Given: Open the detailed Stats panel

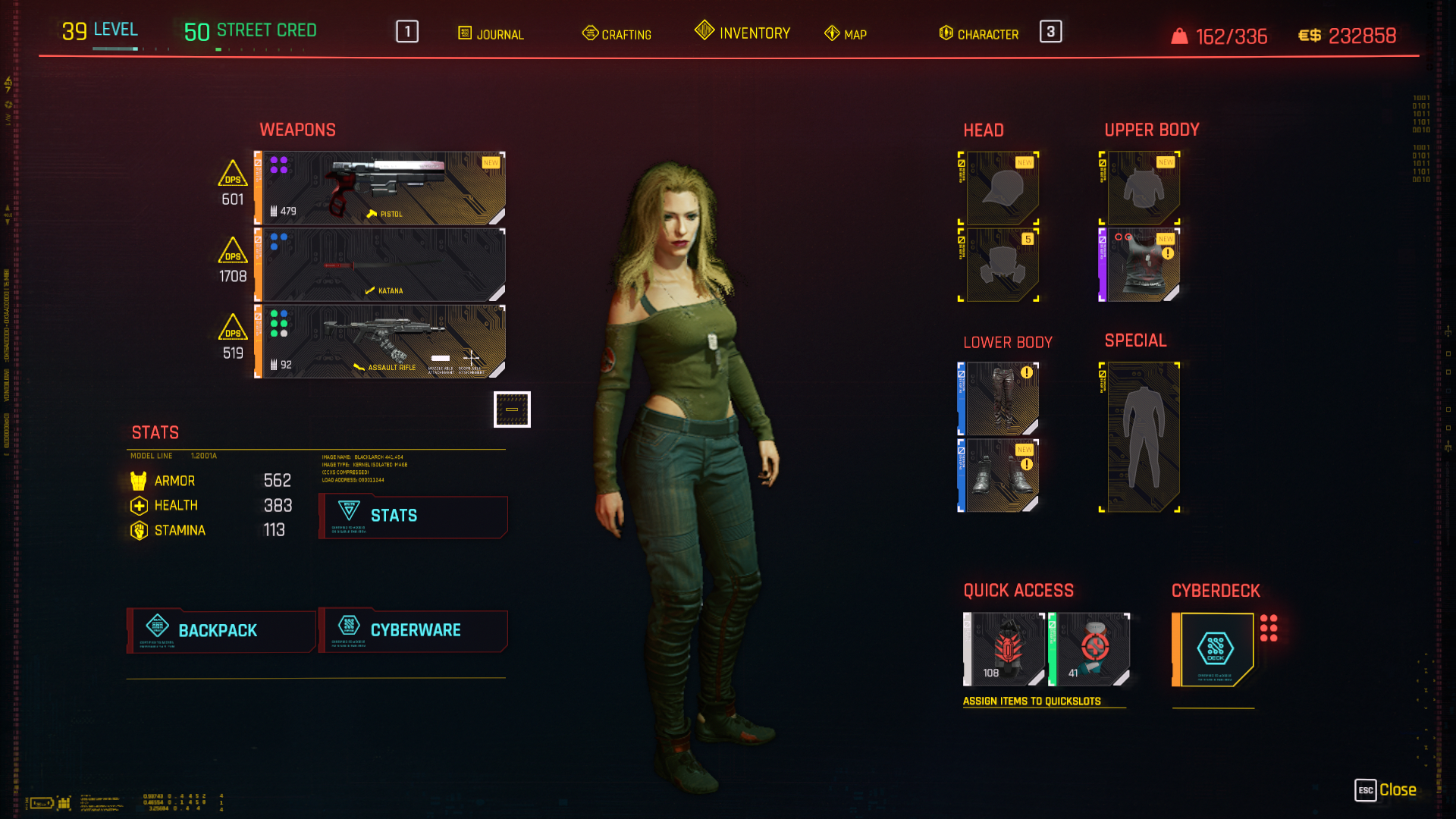Looking at the screenshot, I should (x=413, y=516).
